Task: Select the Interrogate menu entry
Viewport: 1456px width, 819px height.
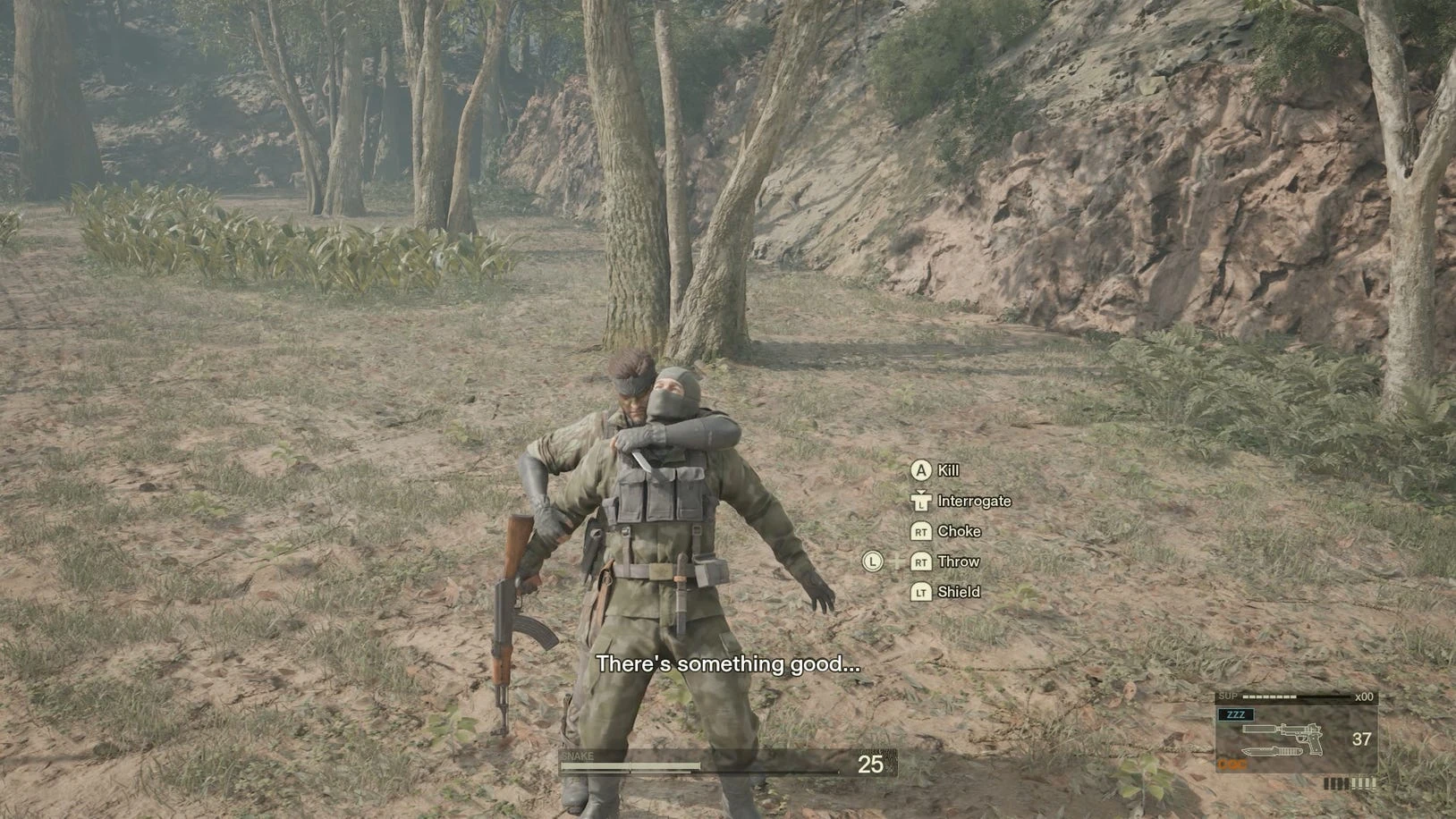Action: coord(974,501)
